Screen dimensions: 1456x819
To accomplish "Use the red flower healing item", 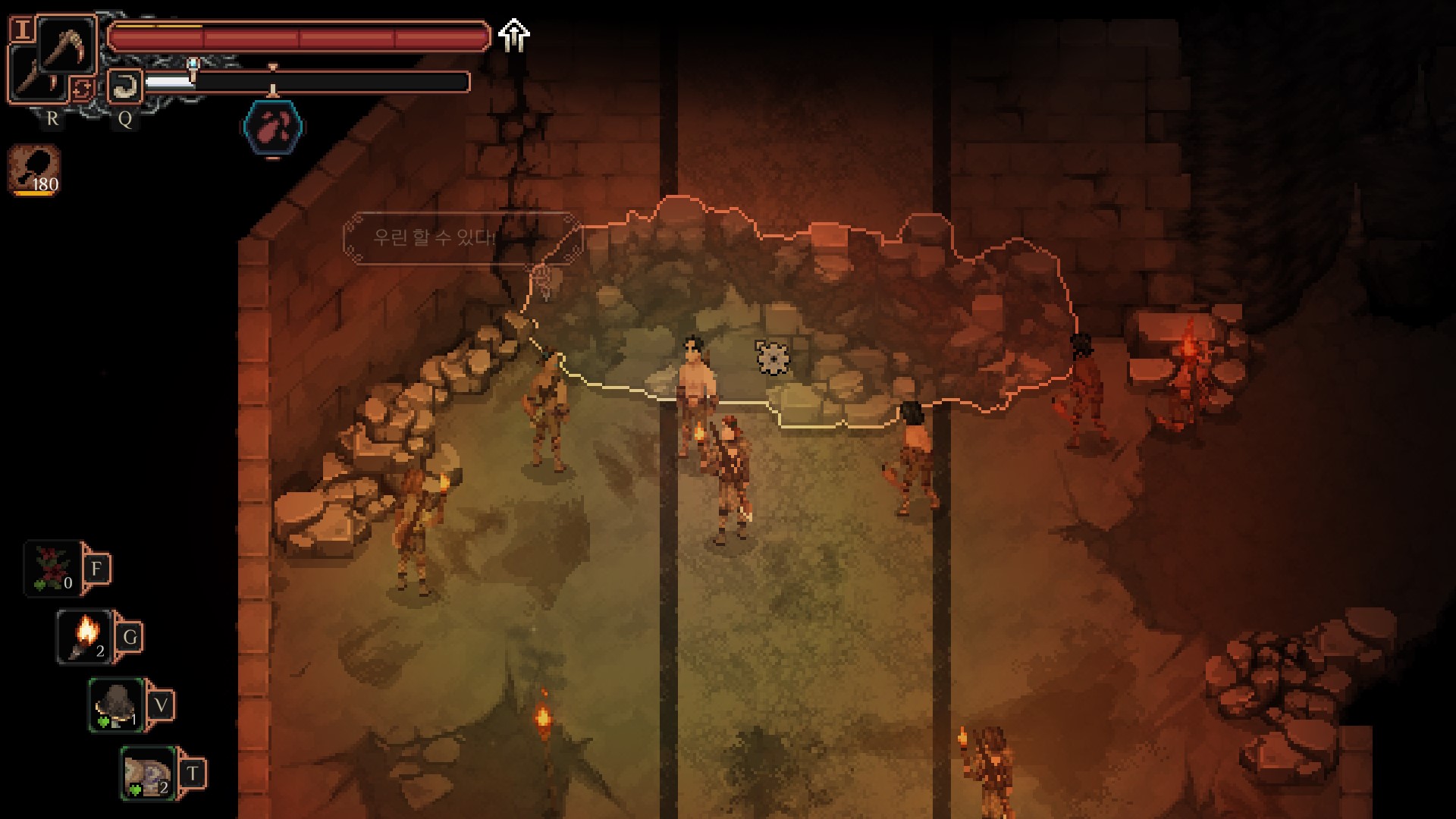I will pyautogui.click(x=53, y=569).
